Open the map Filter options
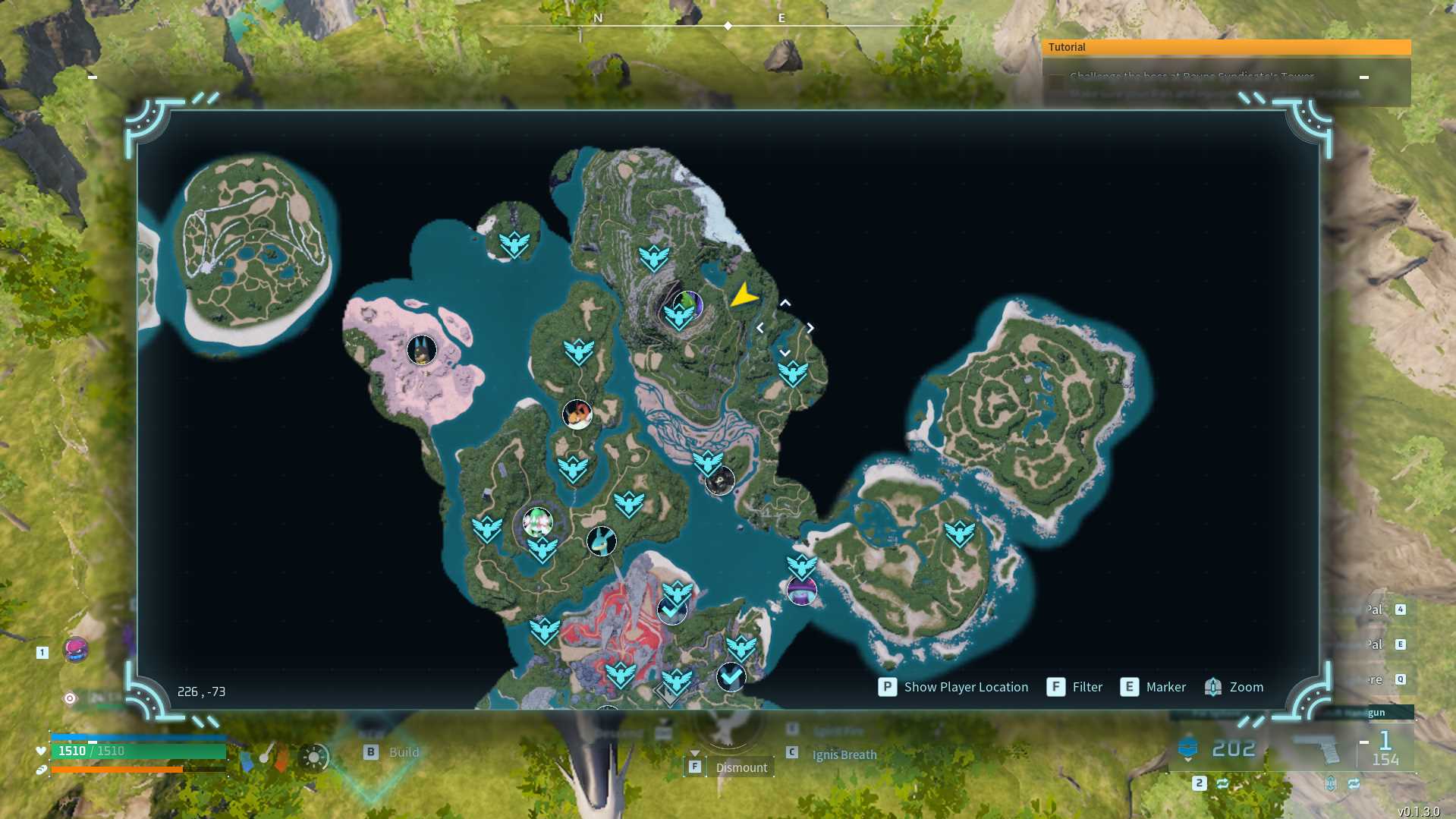Viewport: 1456px width, 819px height. pos(1074,687)
